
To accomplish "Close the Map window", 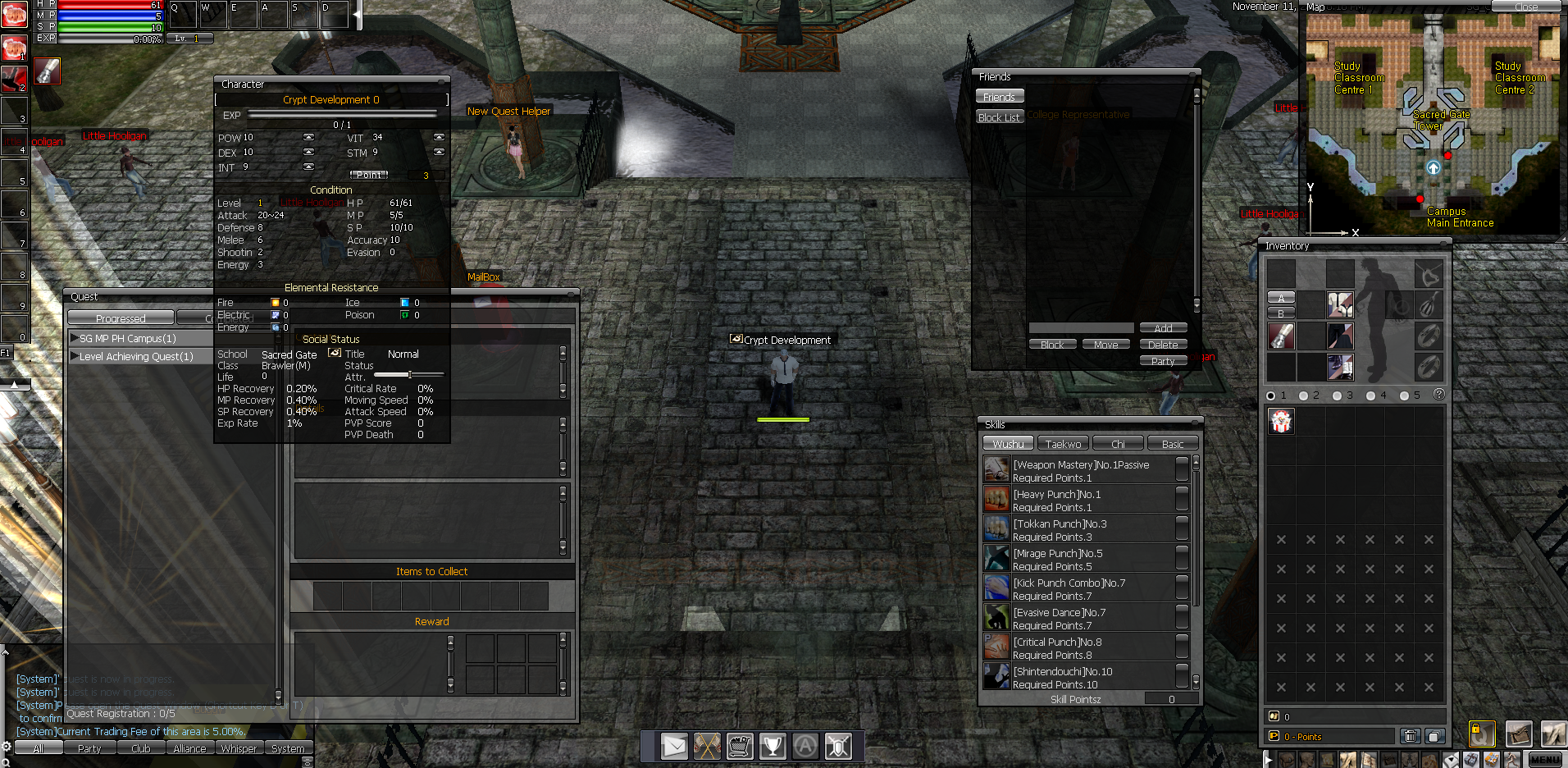I will point(1525,7).
